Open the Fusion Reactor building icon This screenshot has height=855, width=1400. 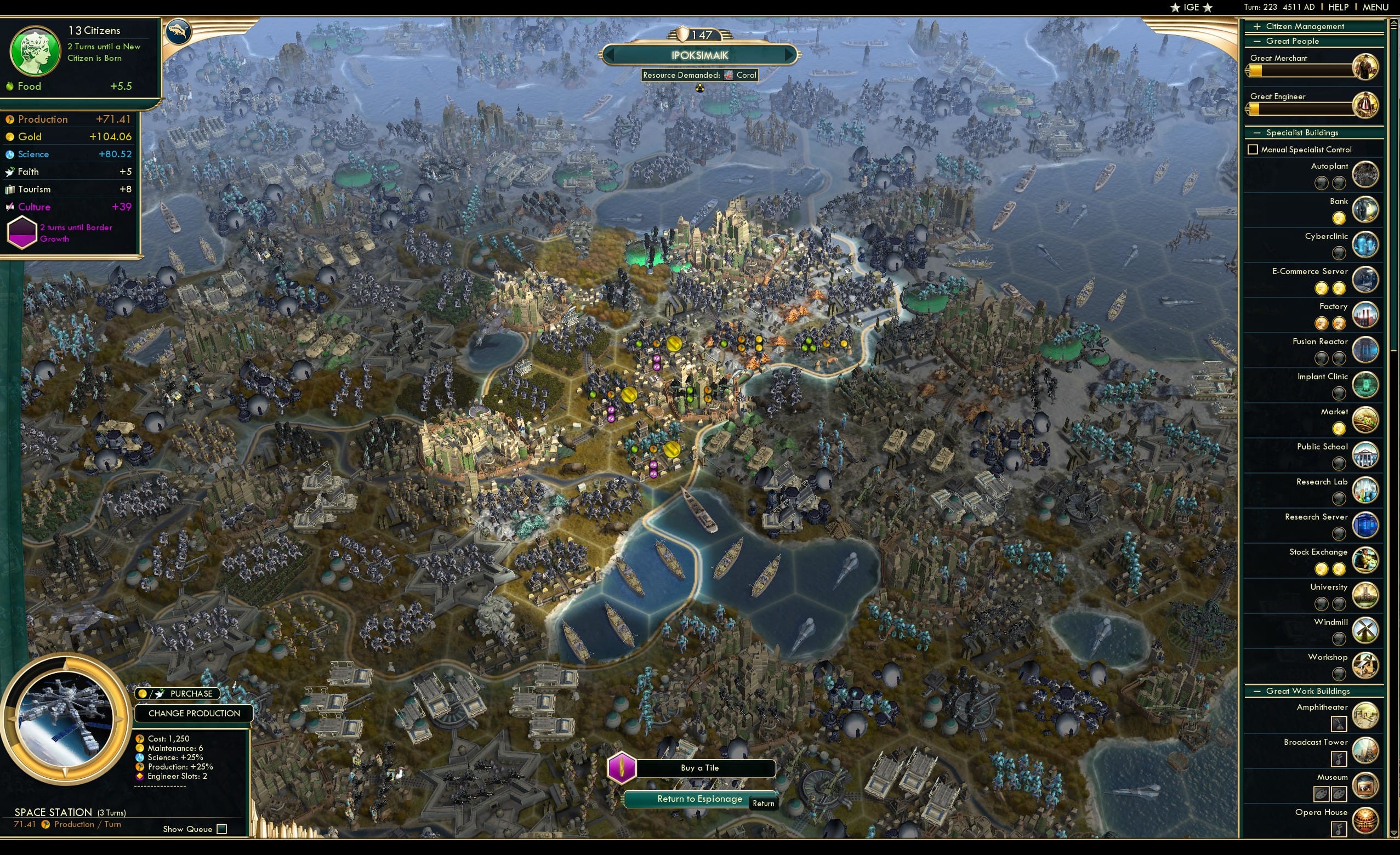coord(1368,350)
